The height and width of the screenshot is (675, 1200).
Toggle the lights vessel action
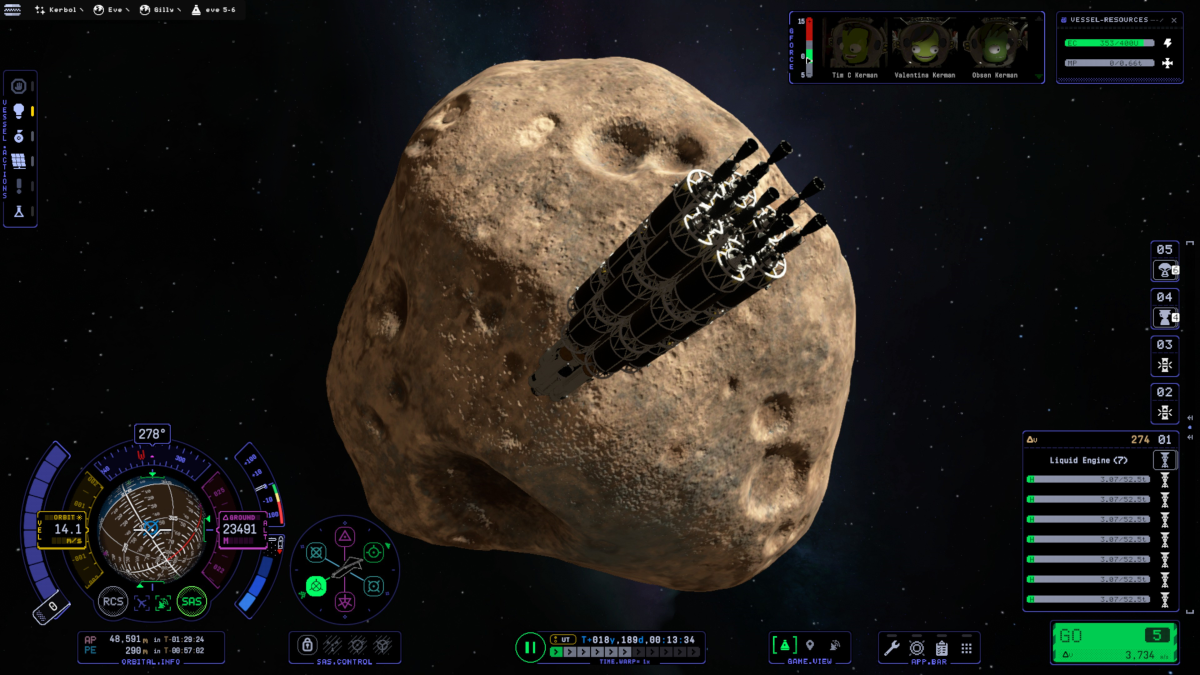coord(18,111)
